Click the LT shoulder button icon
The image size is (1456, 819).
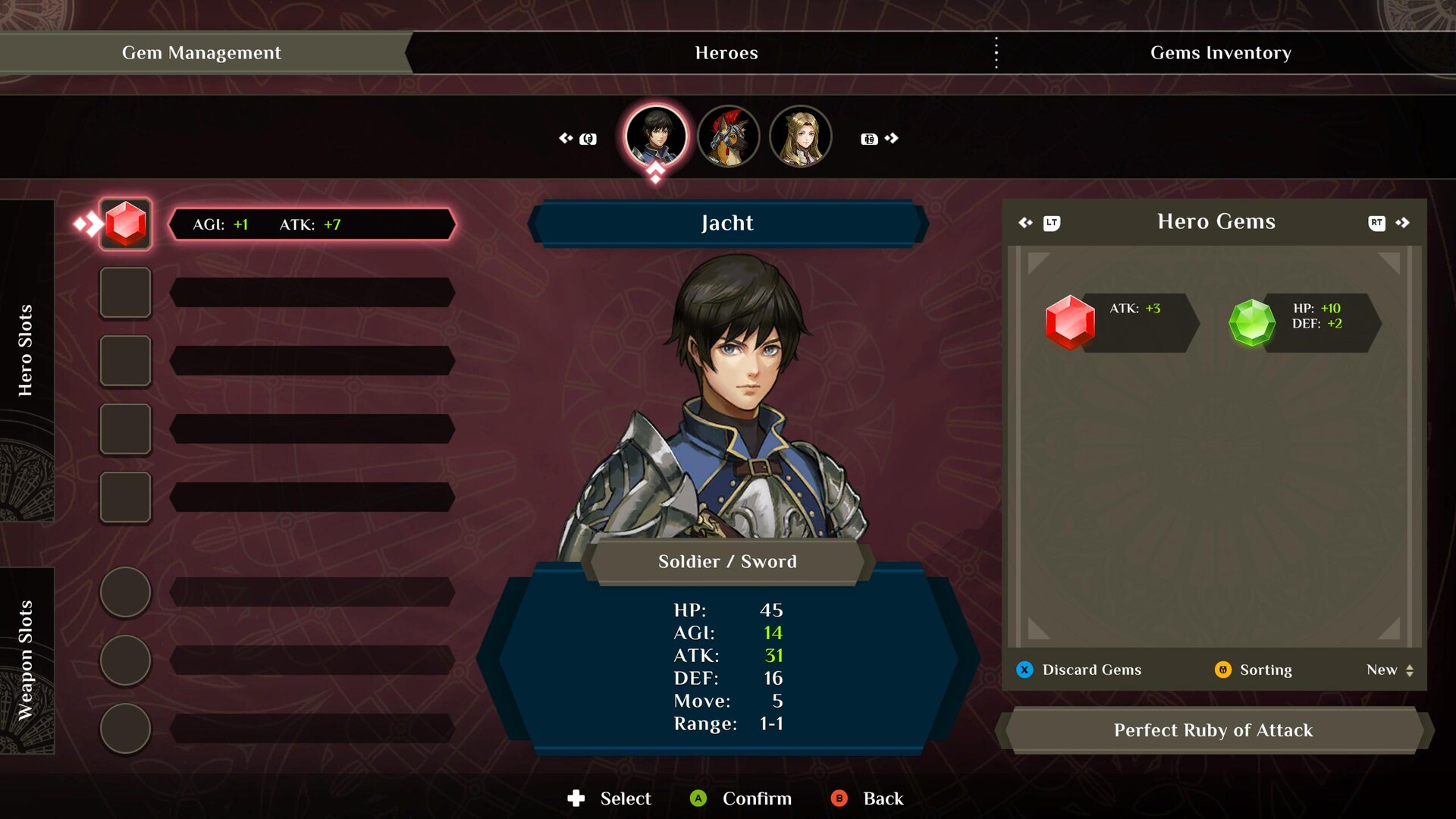click(x=1050, y=223)
